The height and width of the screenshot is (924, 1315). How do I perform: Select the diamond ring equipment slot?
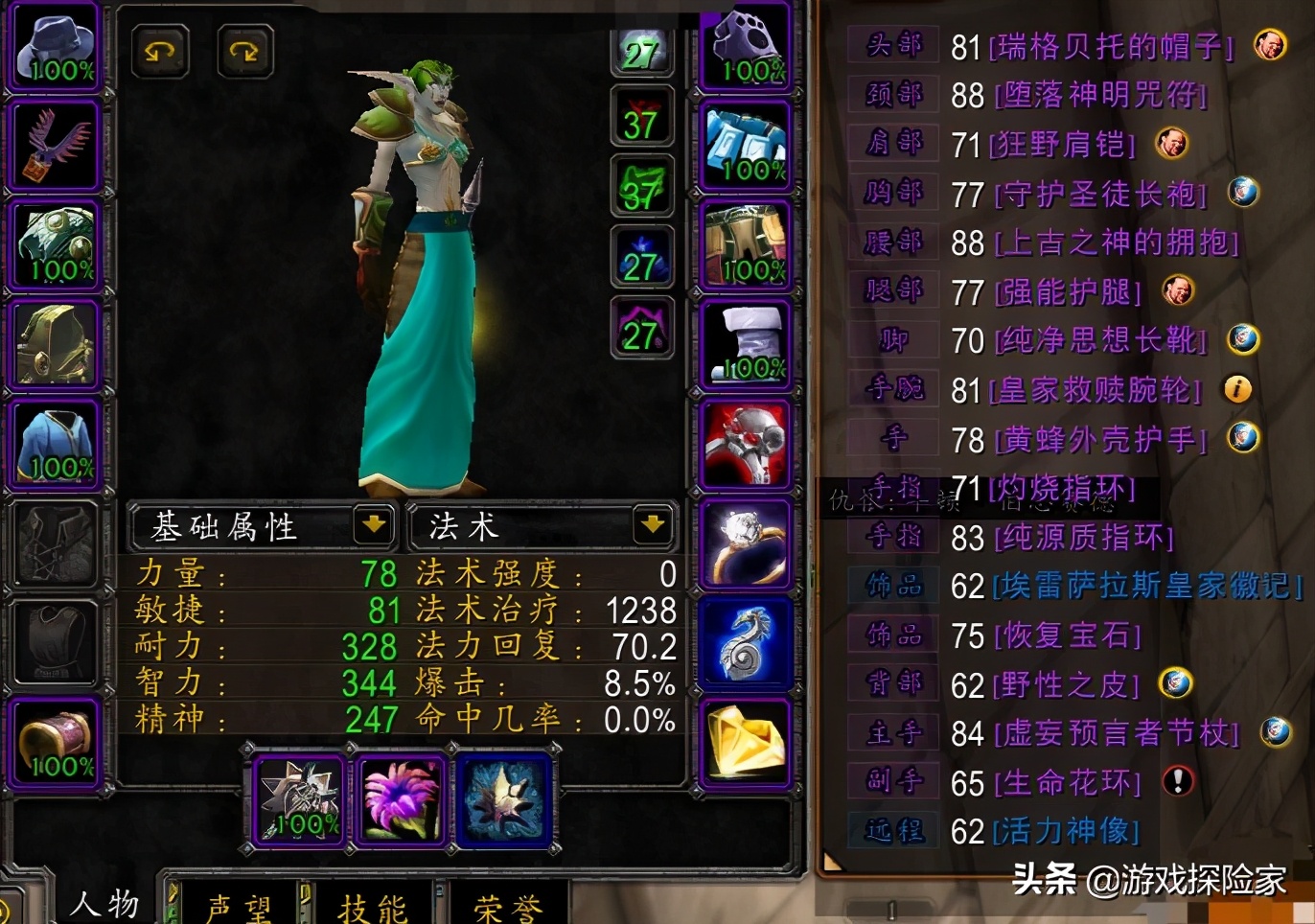click(746, 546)
